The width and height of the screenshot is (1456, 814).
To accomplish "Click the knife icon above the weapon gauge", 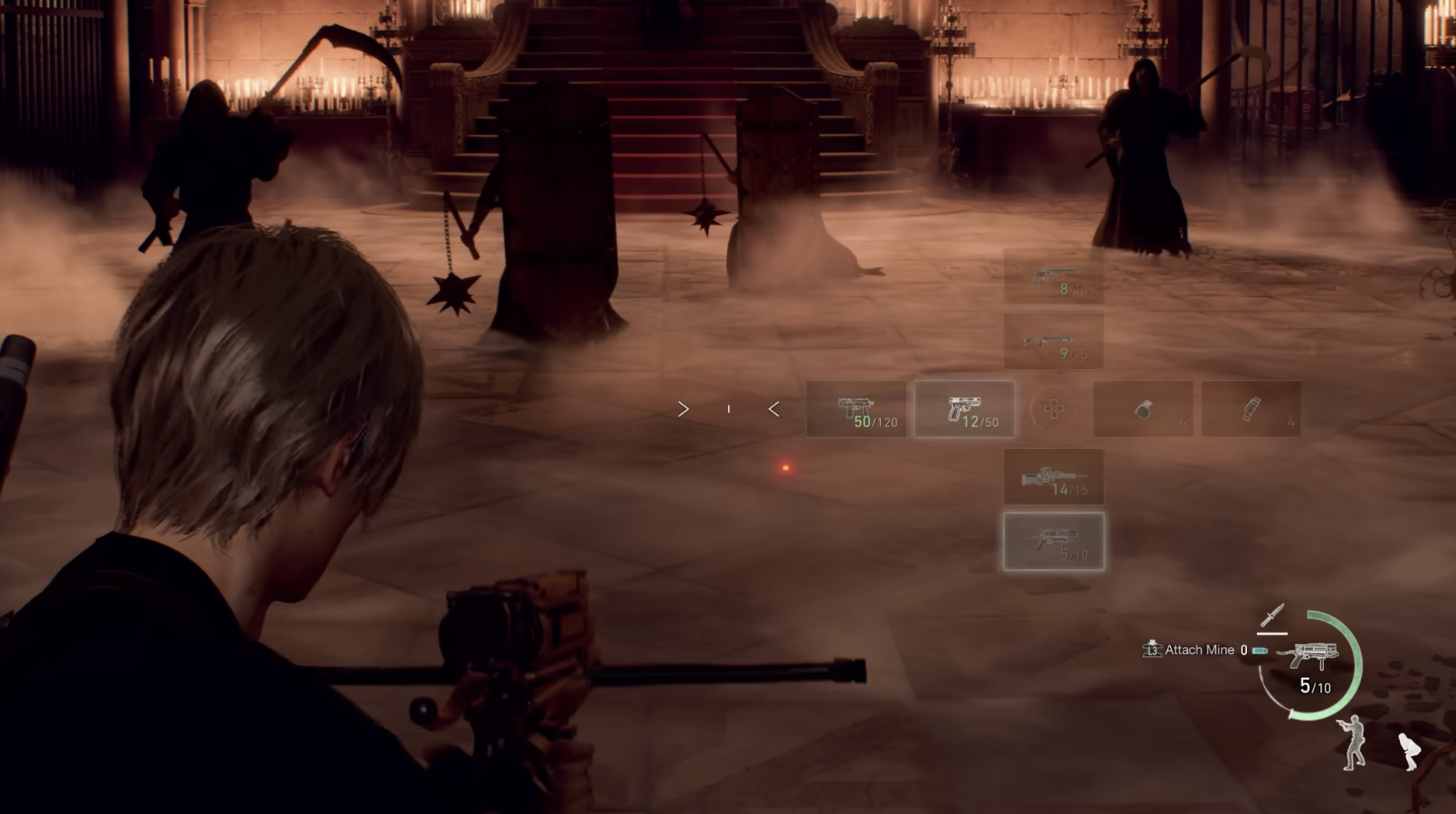I will coord(1272,616).
